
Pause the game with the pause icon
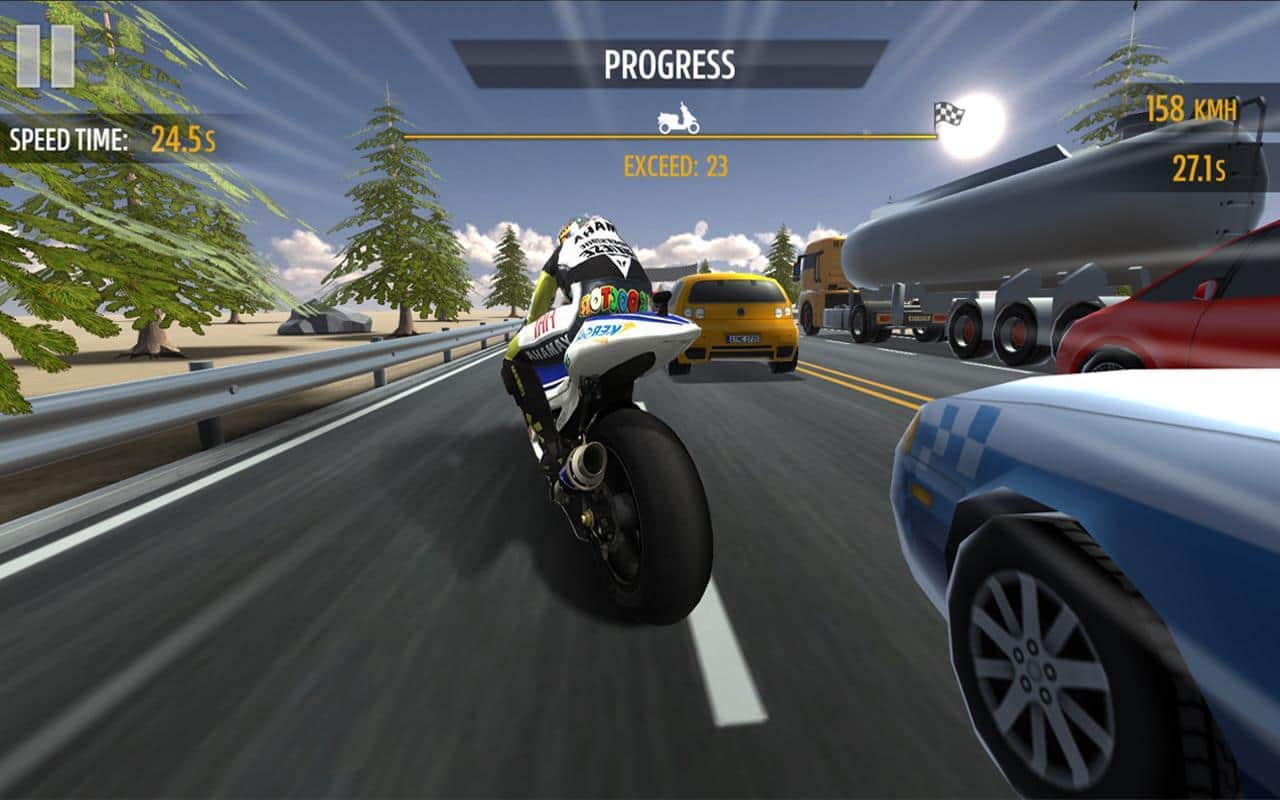tap(46, 55)
